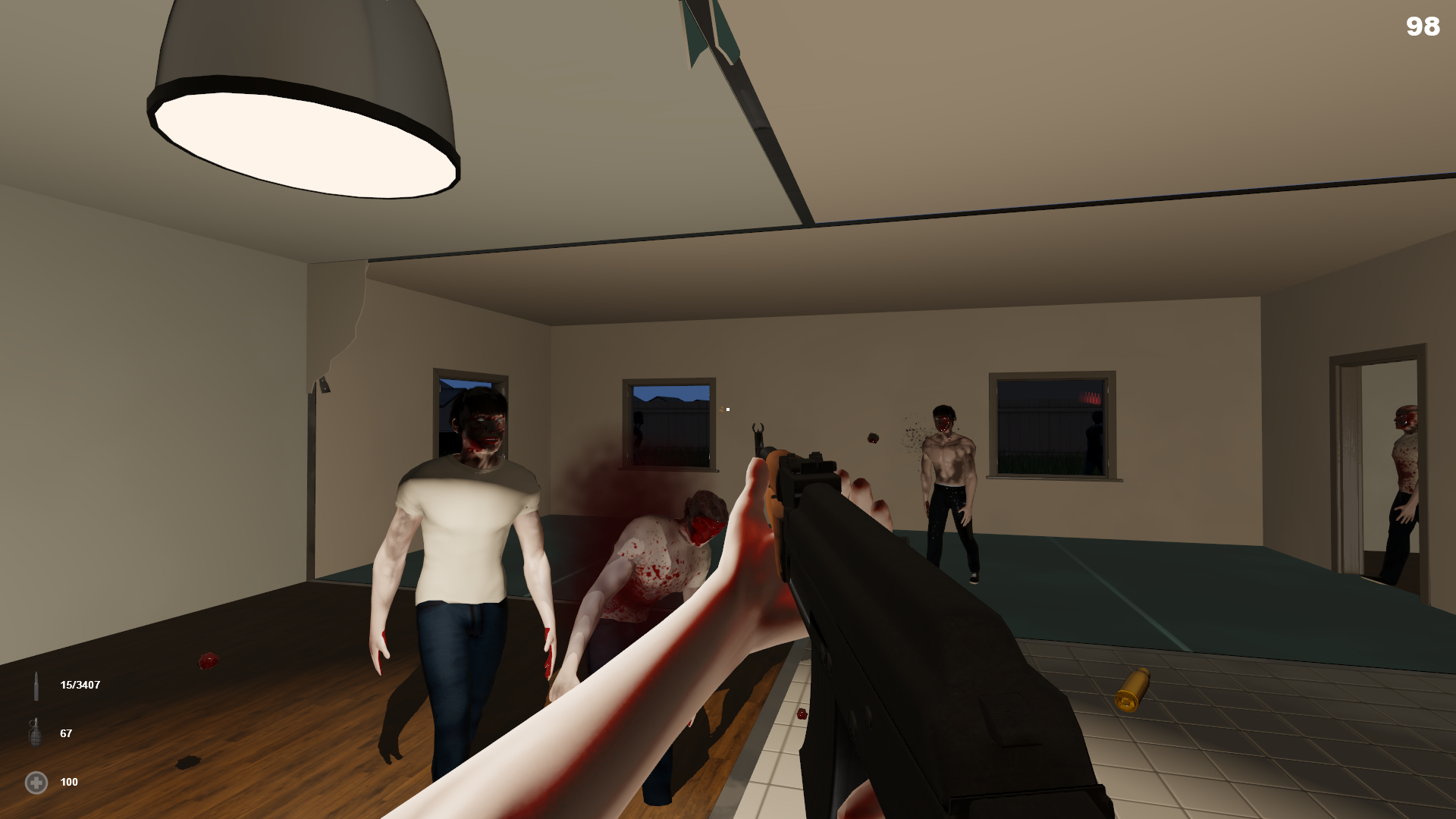Click the health value showing 100
Image resolution: width=1456 pixels, height=819 pixels.
pyautogui.click(x=69, y=782)
